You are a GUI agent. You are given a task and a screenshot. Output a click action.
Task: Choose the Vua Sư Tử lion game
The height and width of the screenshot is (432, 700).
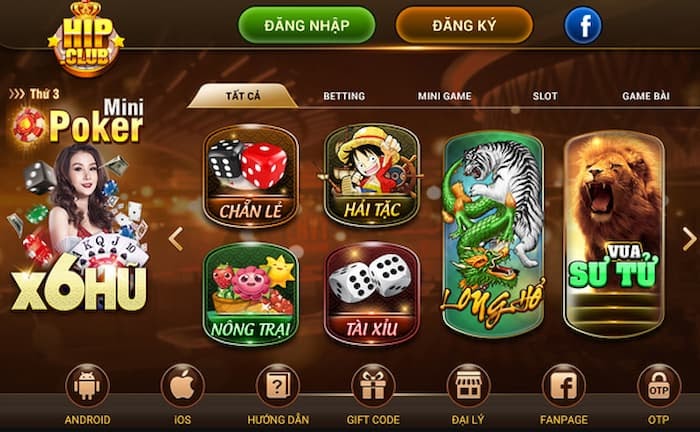(x=614, y=233)
